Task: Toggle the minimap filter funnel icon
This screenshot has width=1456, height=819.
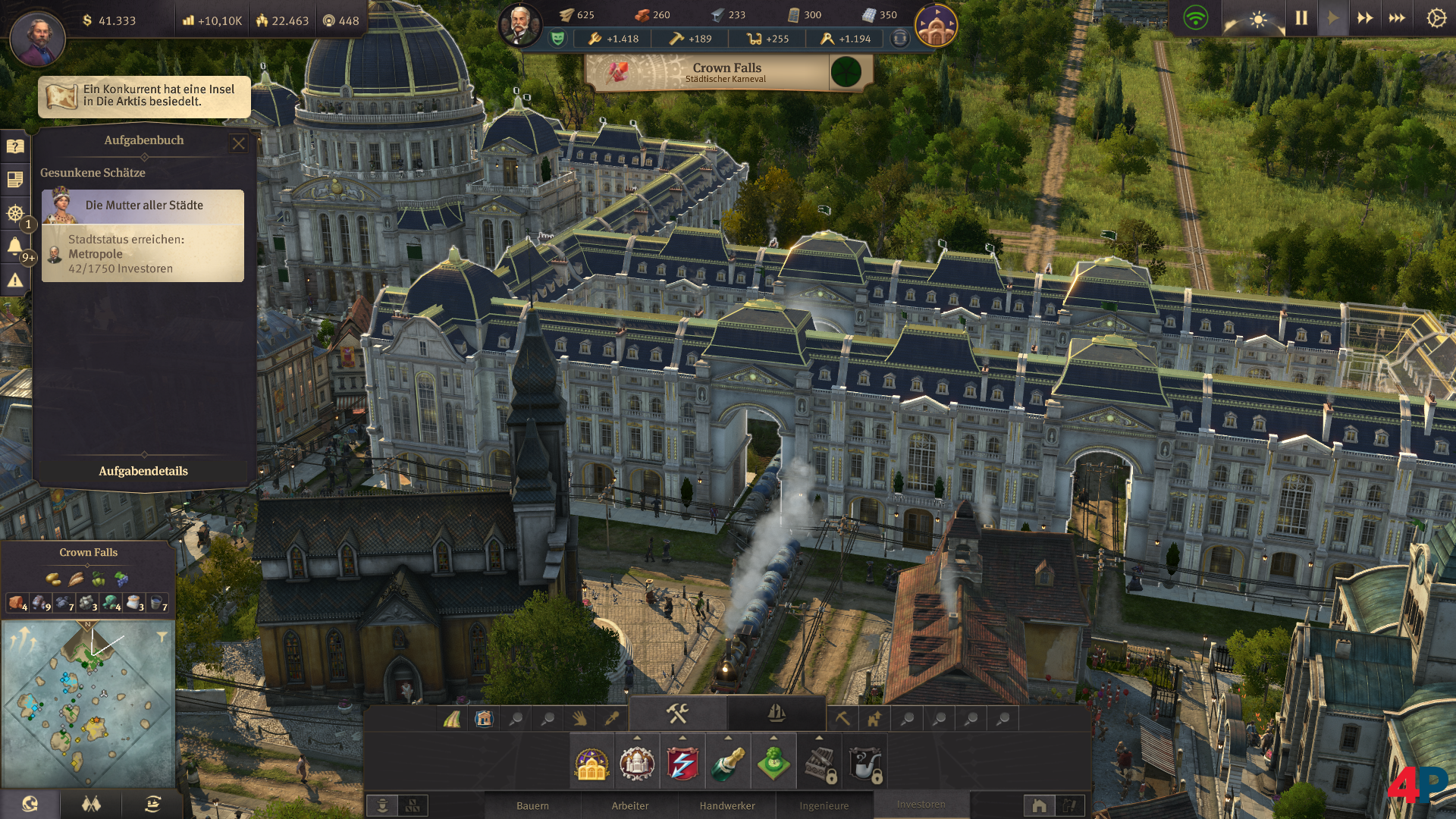Action: 162,637
